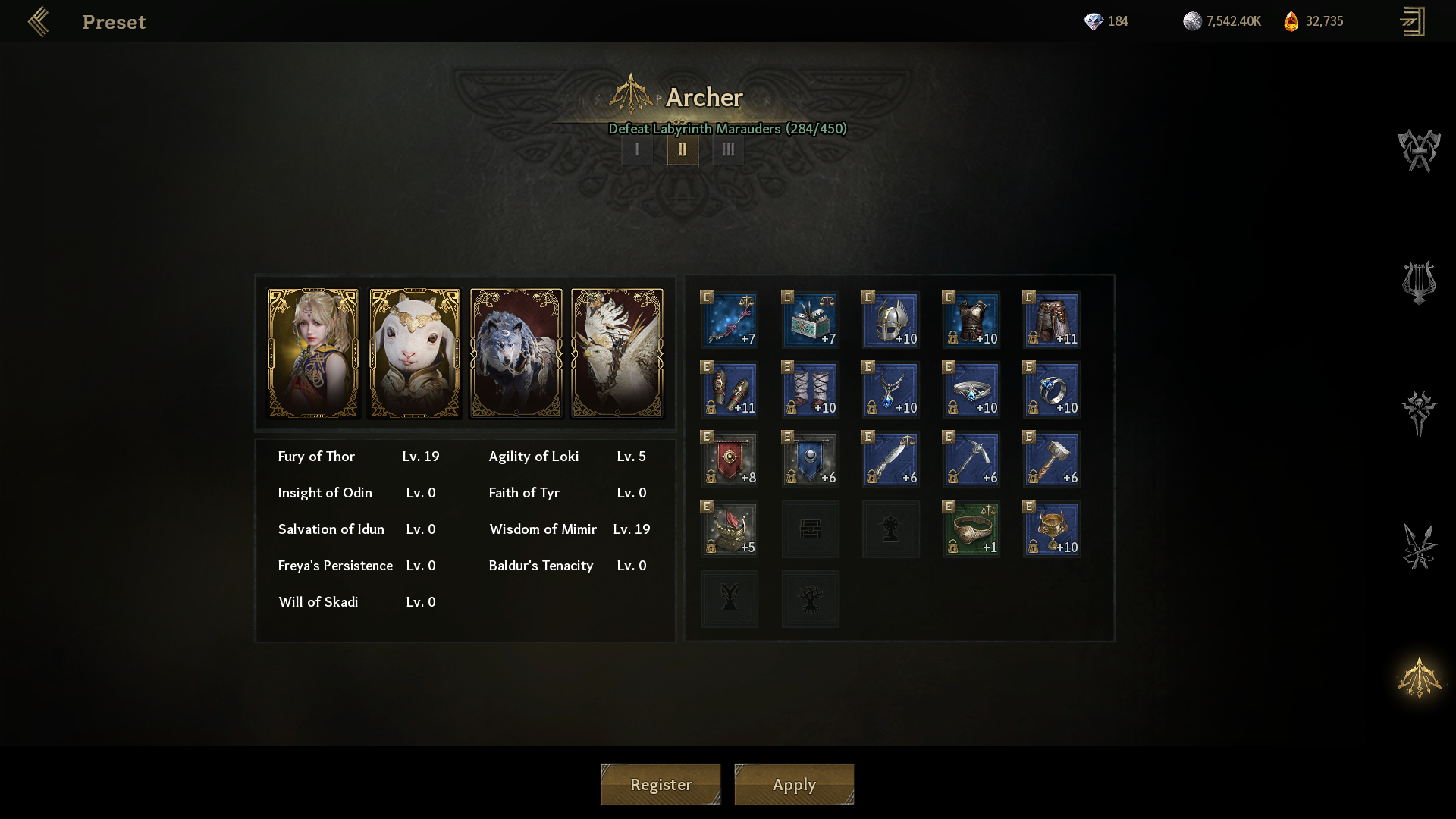Image resolution: width=1456 pixels, height=819 pixels.
Task: Select the grey wolf card
Action: pyautogui.click(x=516, y=353)
